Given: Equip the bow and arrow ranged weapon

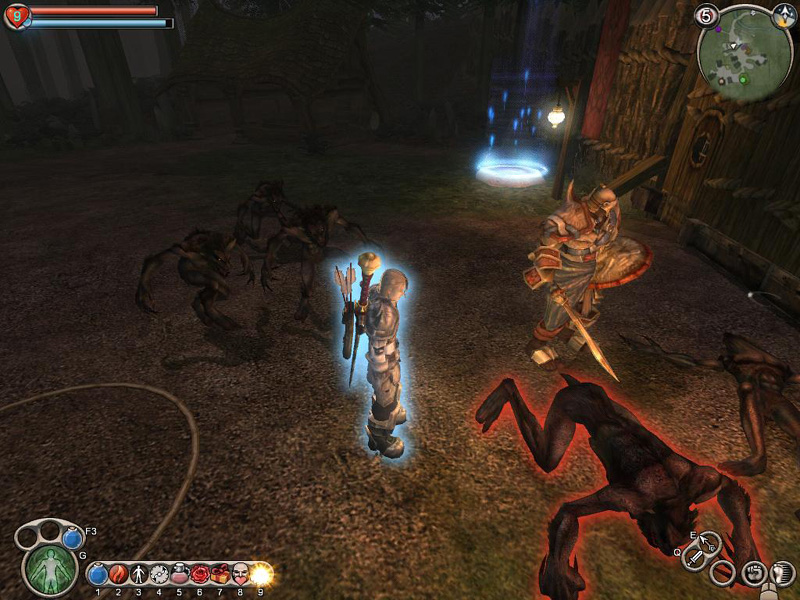Looking at the screenshot, I should (710, 544).
